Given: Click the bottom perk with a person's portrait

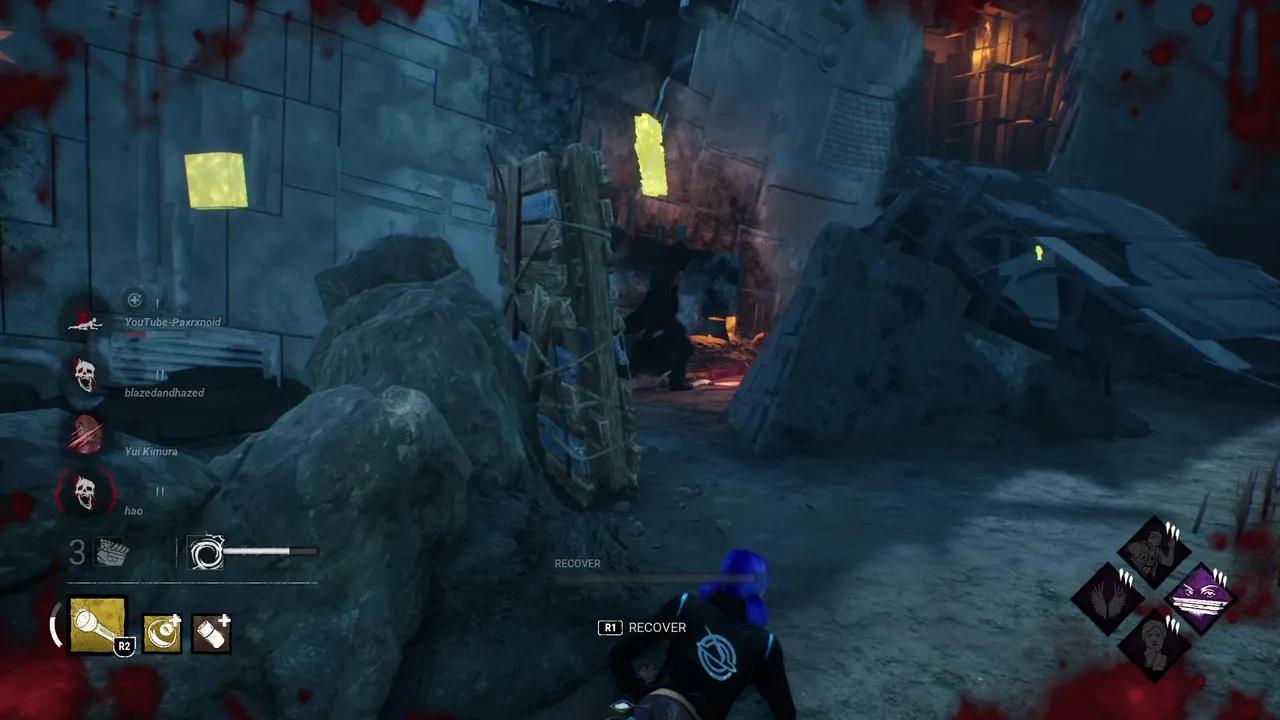Looking at the screenshot, I should [1153, 645].
